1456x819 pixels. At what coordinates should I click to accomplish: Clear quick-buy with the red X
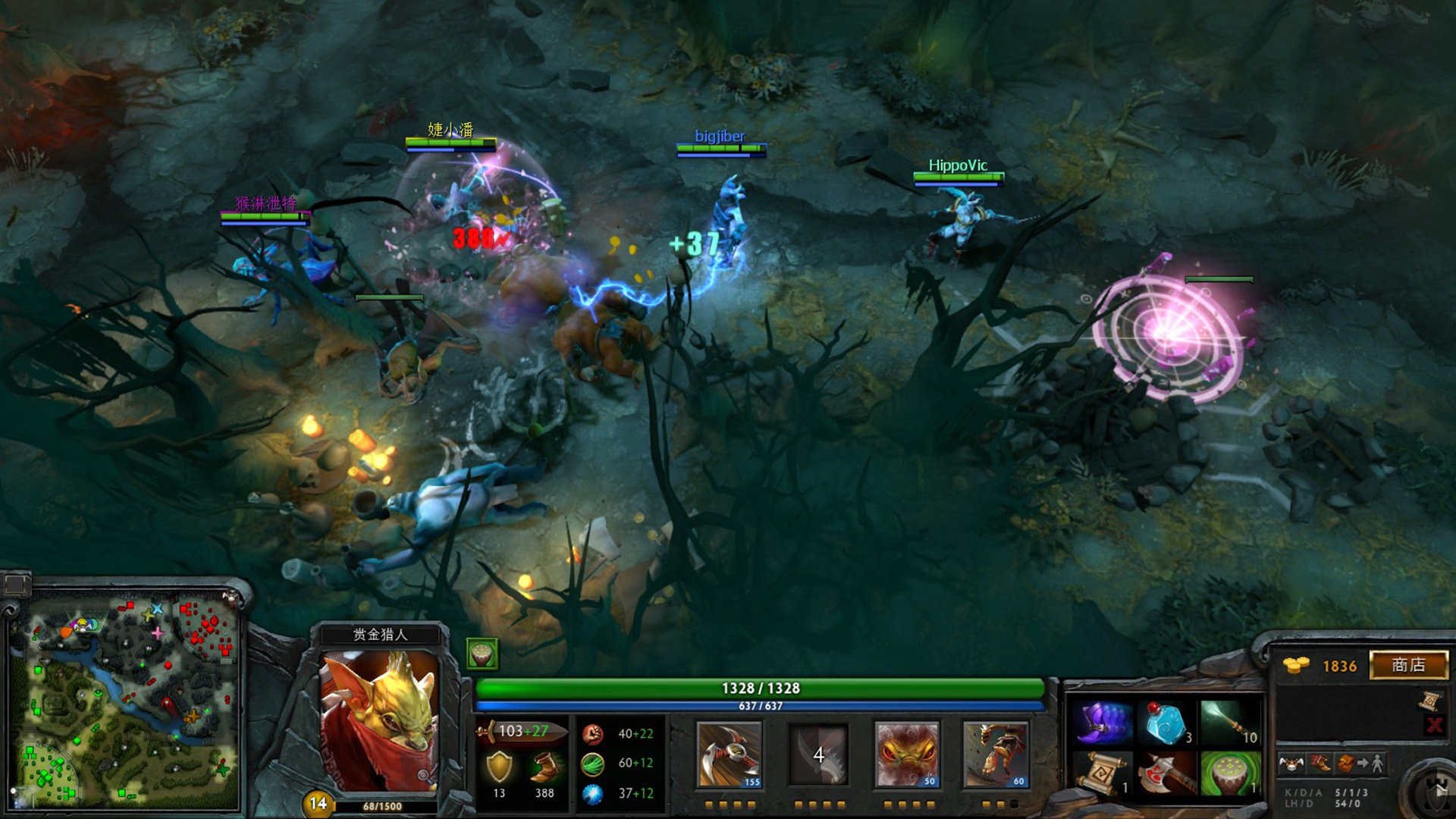coord(1433,725)
